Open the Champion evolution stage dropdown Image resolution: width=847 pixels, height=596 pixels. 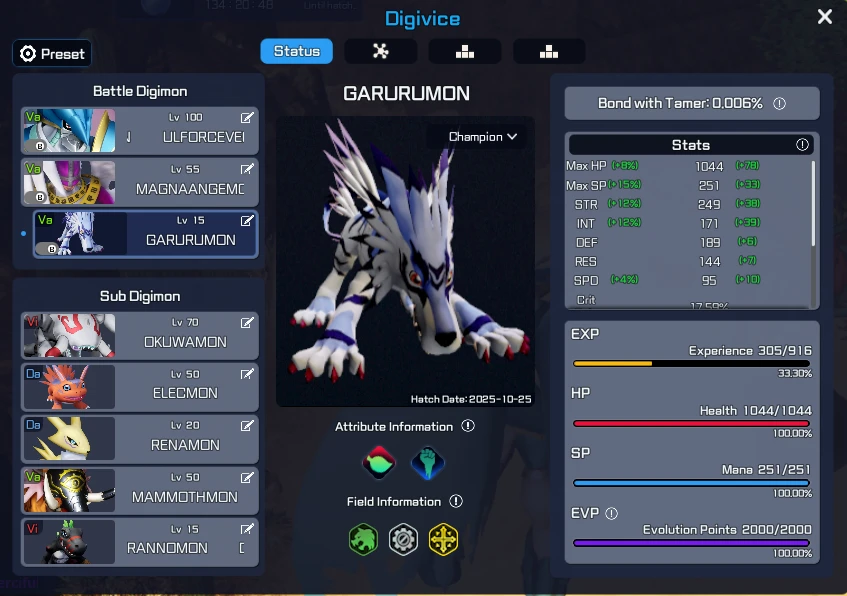pos(482,137)
